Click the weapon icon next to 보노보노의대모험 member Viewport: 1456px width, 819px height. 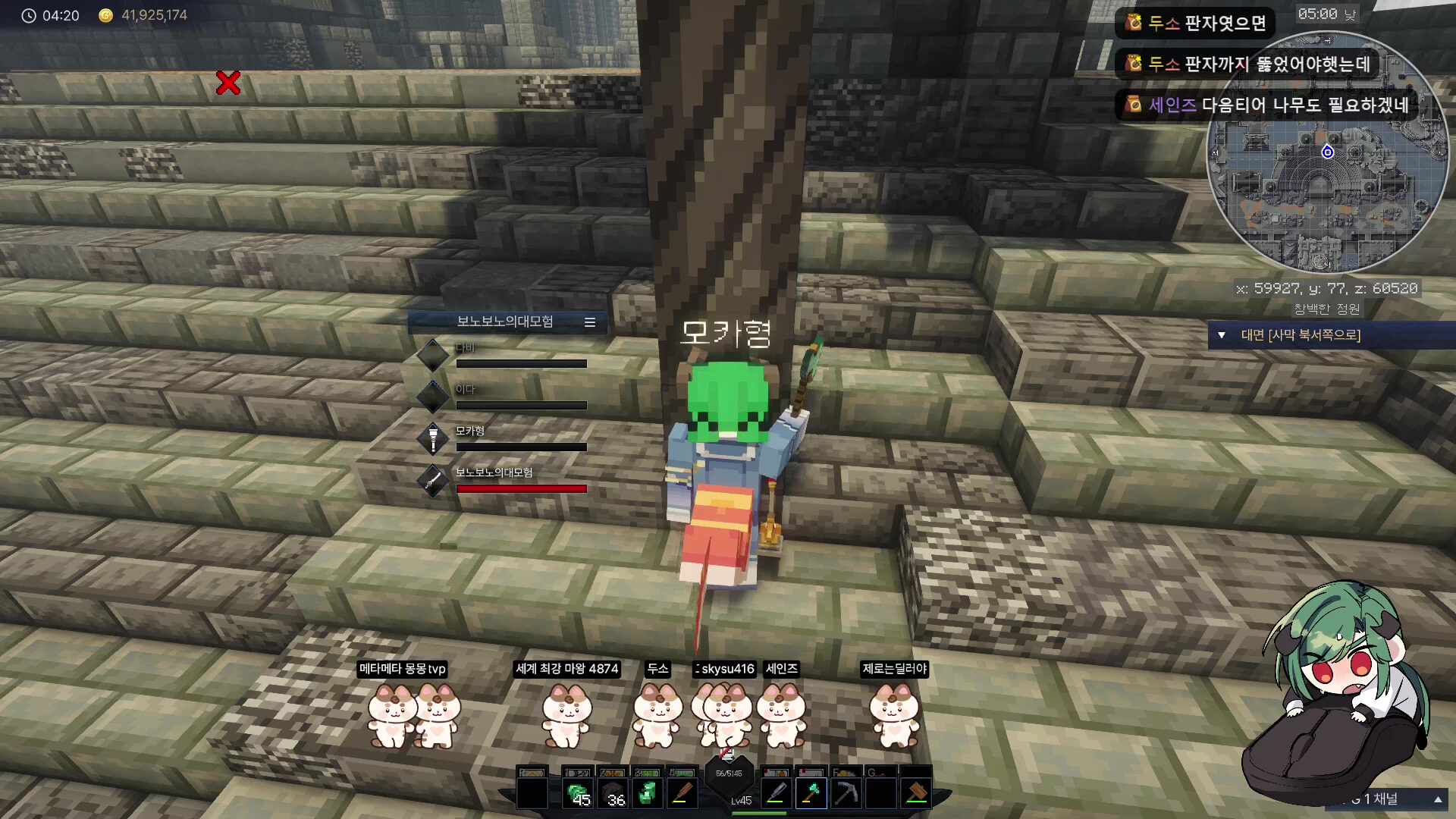[433, 480]
